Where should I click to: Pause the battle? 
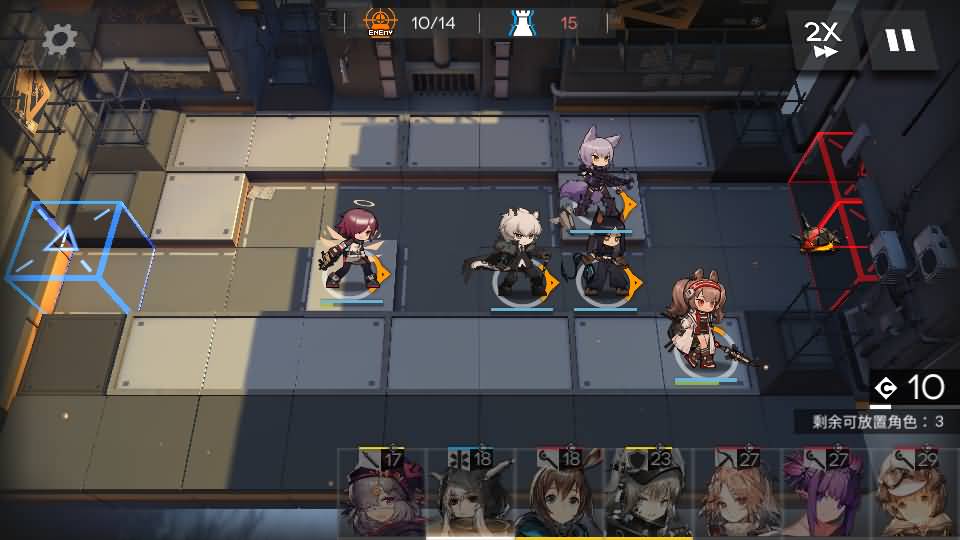click(x=900, y=40)
